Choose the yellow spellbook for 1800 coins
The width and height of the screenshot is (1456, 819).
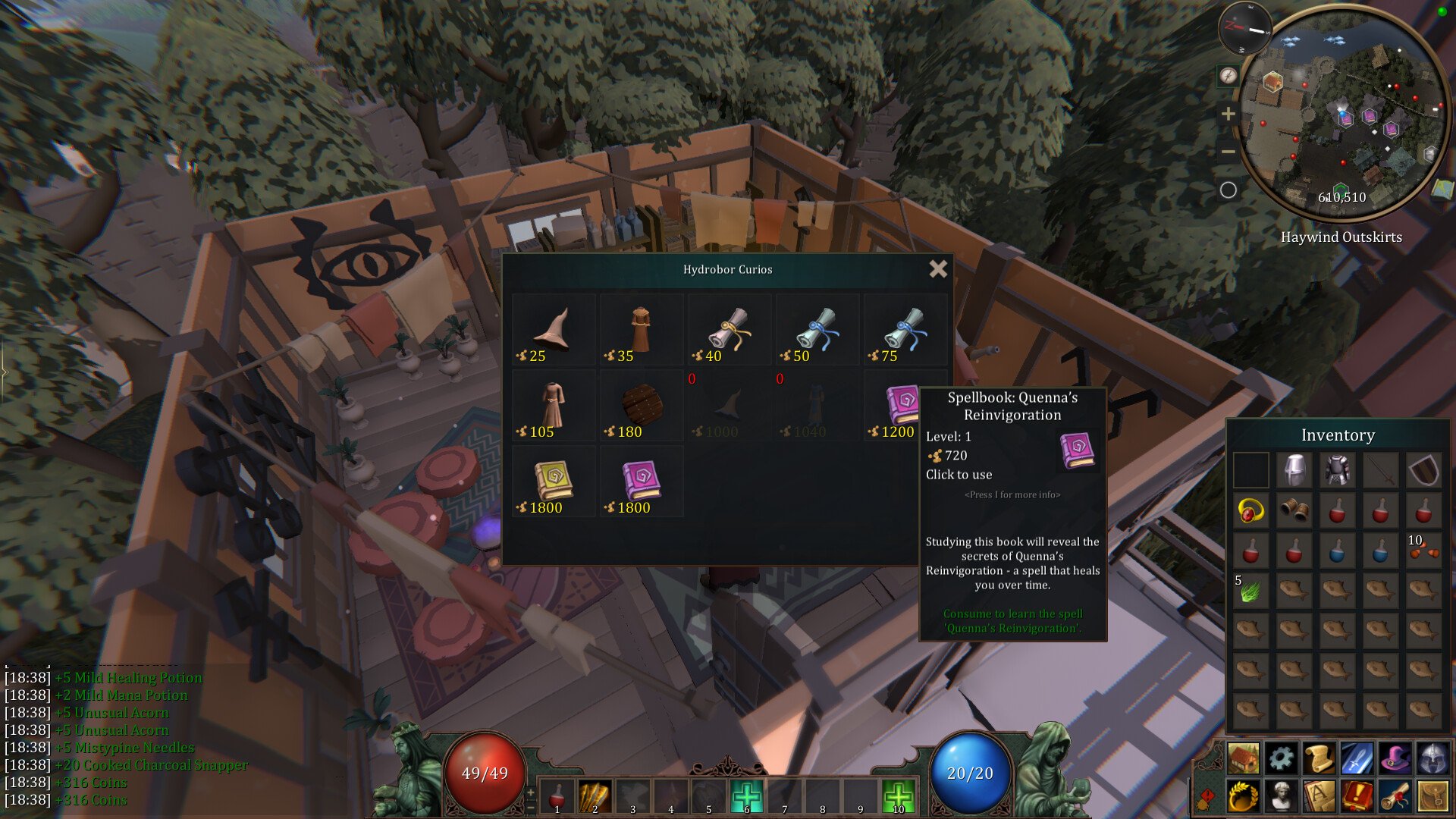pyautogui.click(x=554, y=482)
